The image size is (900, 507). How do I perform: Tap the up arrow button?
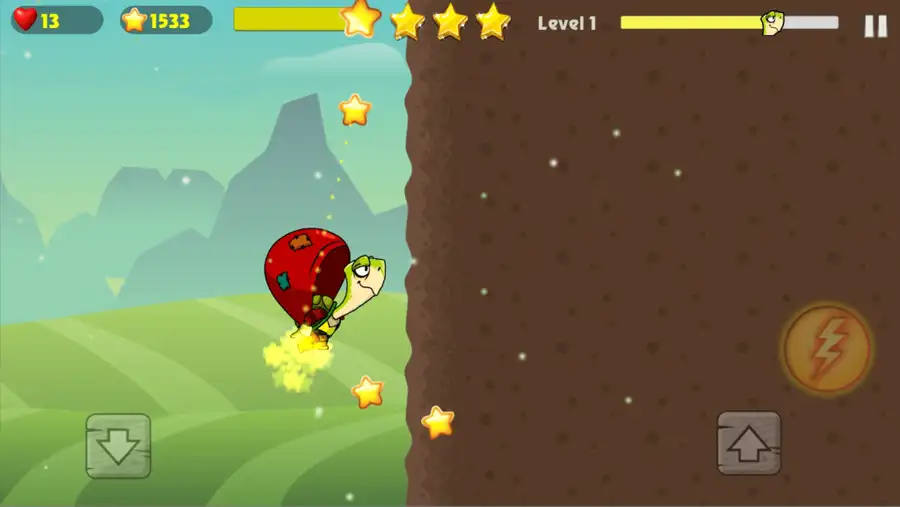click(x=749, y=443)
